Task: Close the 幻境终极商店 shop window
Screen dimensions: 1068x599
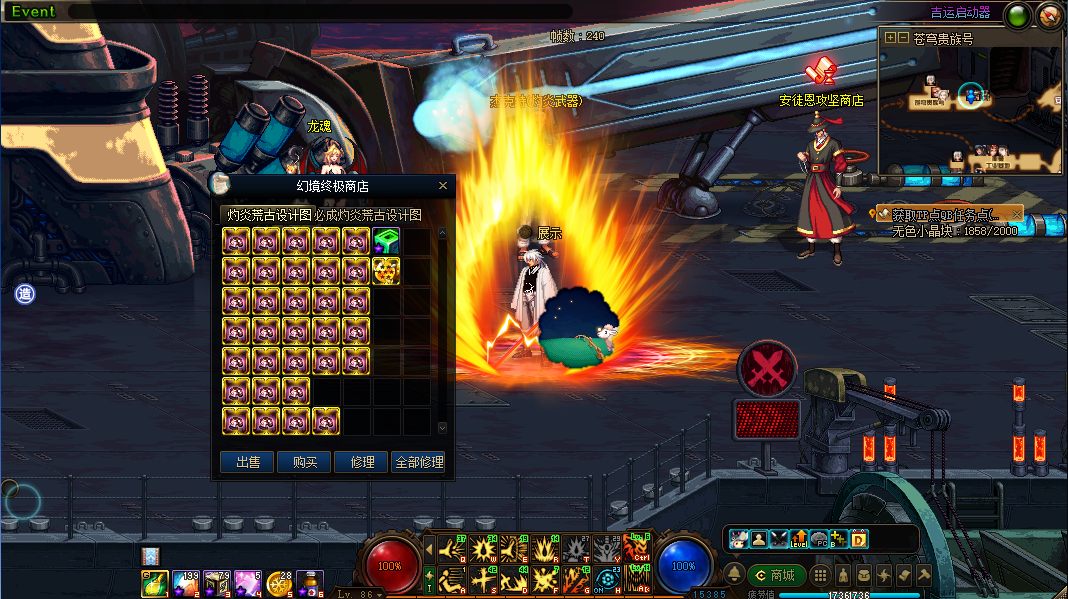Action: coord(443,186)
